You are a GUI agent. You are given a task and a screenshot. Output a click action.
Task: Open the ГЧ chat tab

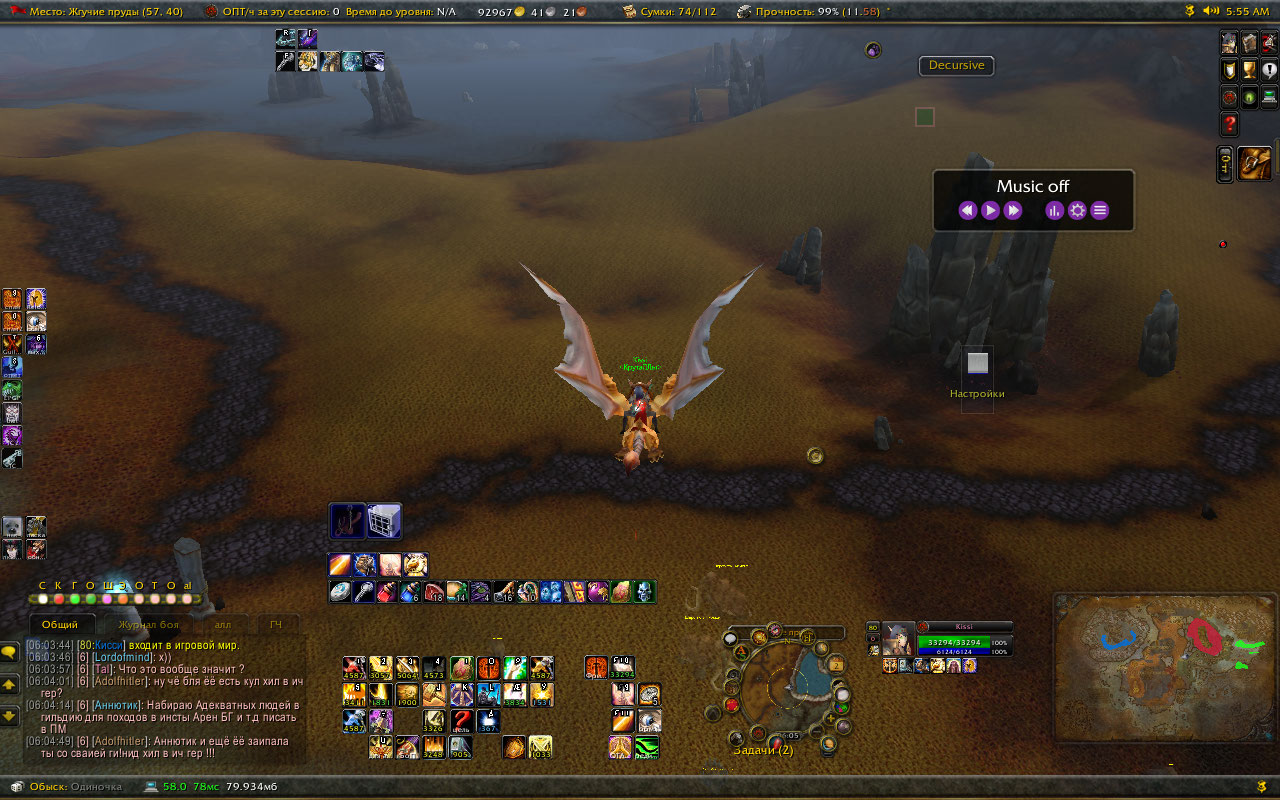click(x=276, y=625)
